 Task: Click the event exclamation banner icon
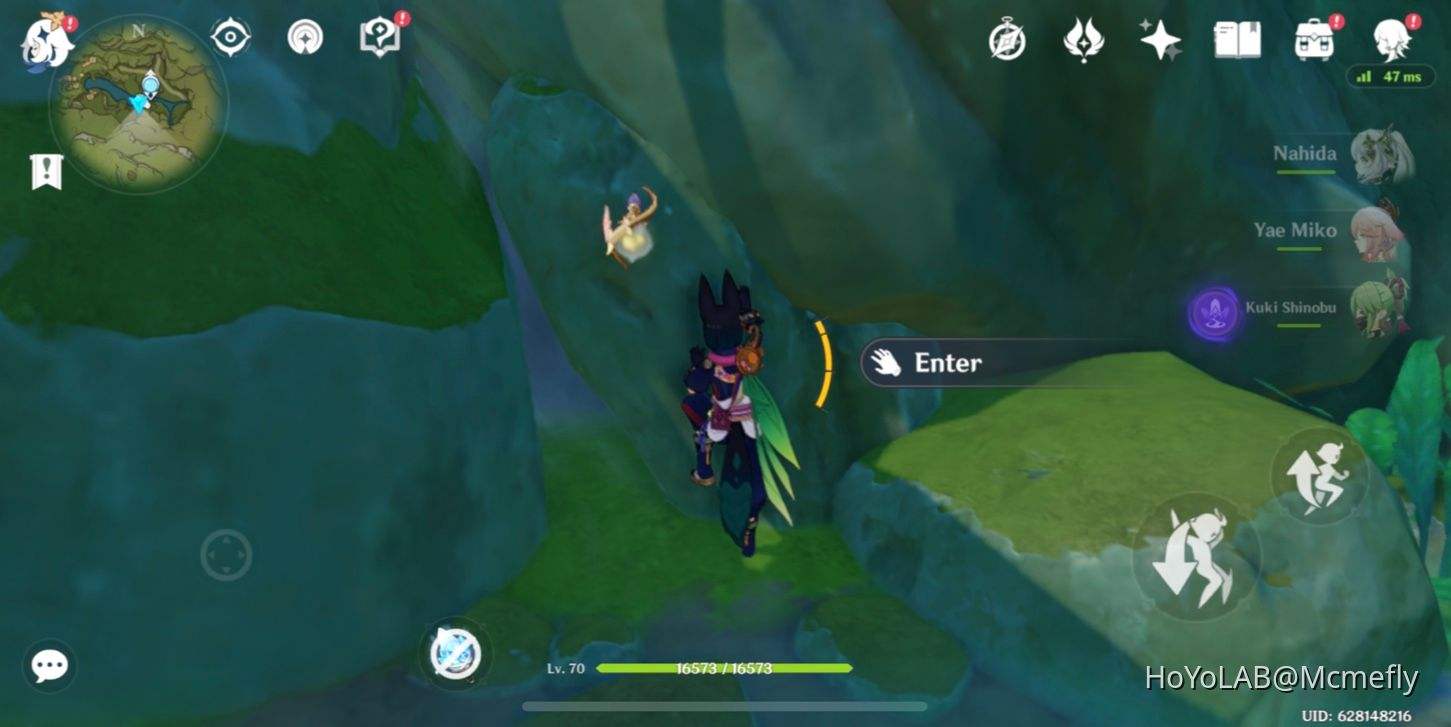click(46, 171)
